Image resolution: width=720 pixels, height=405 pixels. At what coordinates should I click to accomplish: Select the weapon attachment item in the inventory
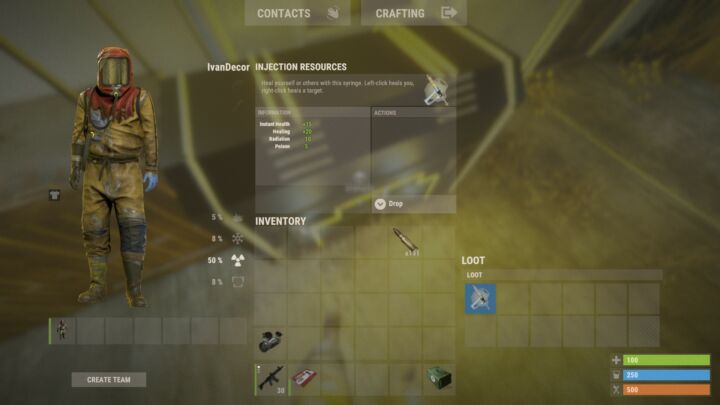click(270, 341)
